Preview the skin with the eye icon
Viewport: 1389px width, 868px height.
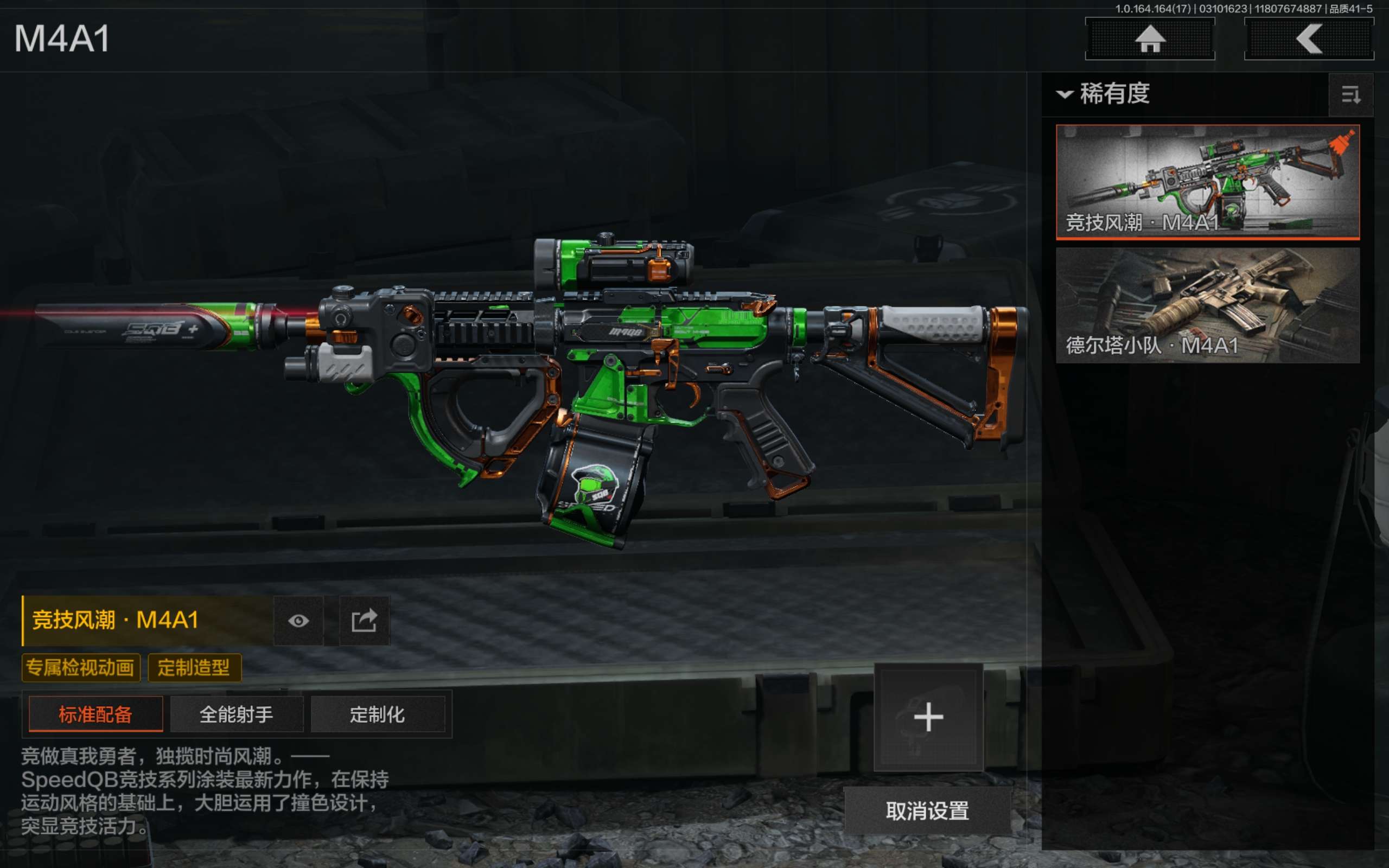298,621
